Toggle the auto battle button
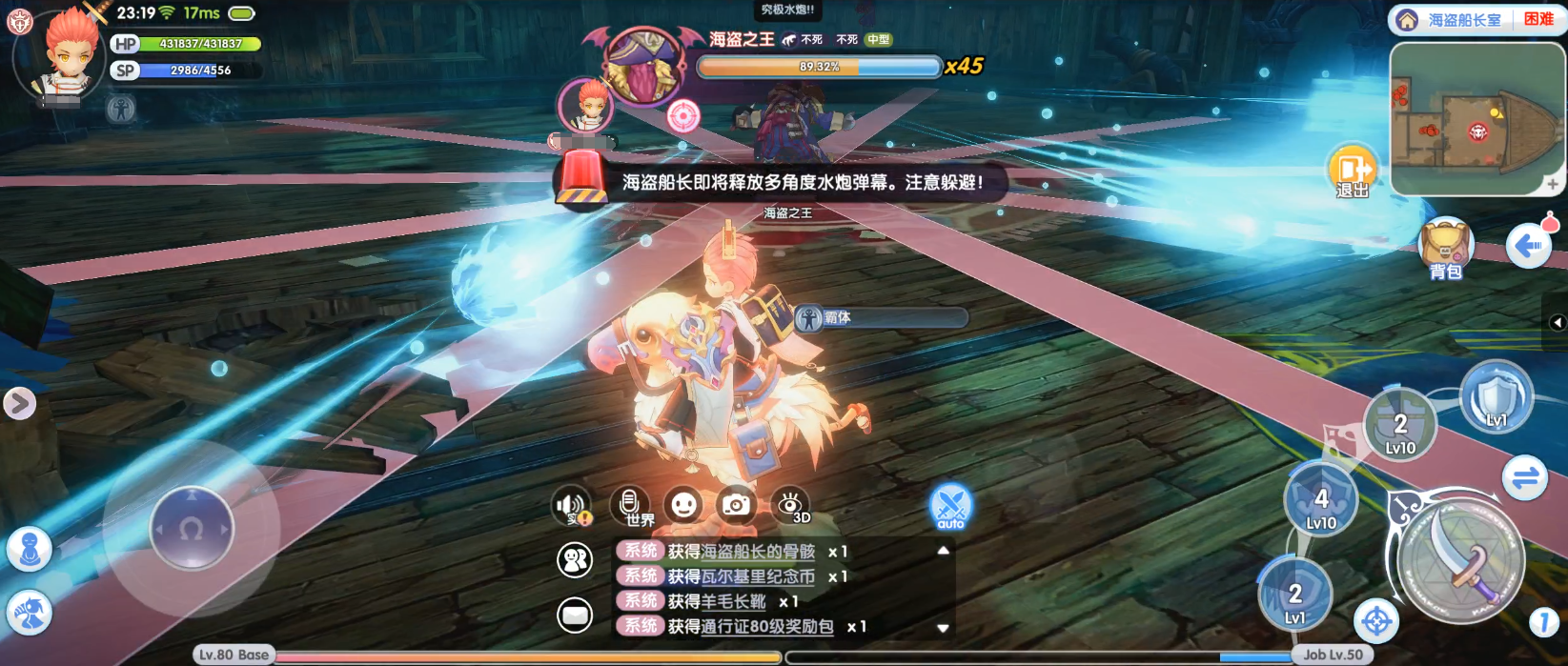This screenshot has height=666, width=1568. pyautogui.click(x=950, y=506)
